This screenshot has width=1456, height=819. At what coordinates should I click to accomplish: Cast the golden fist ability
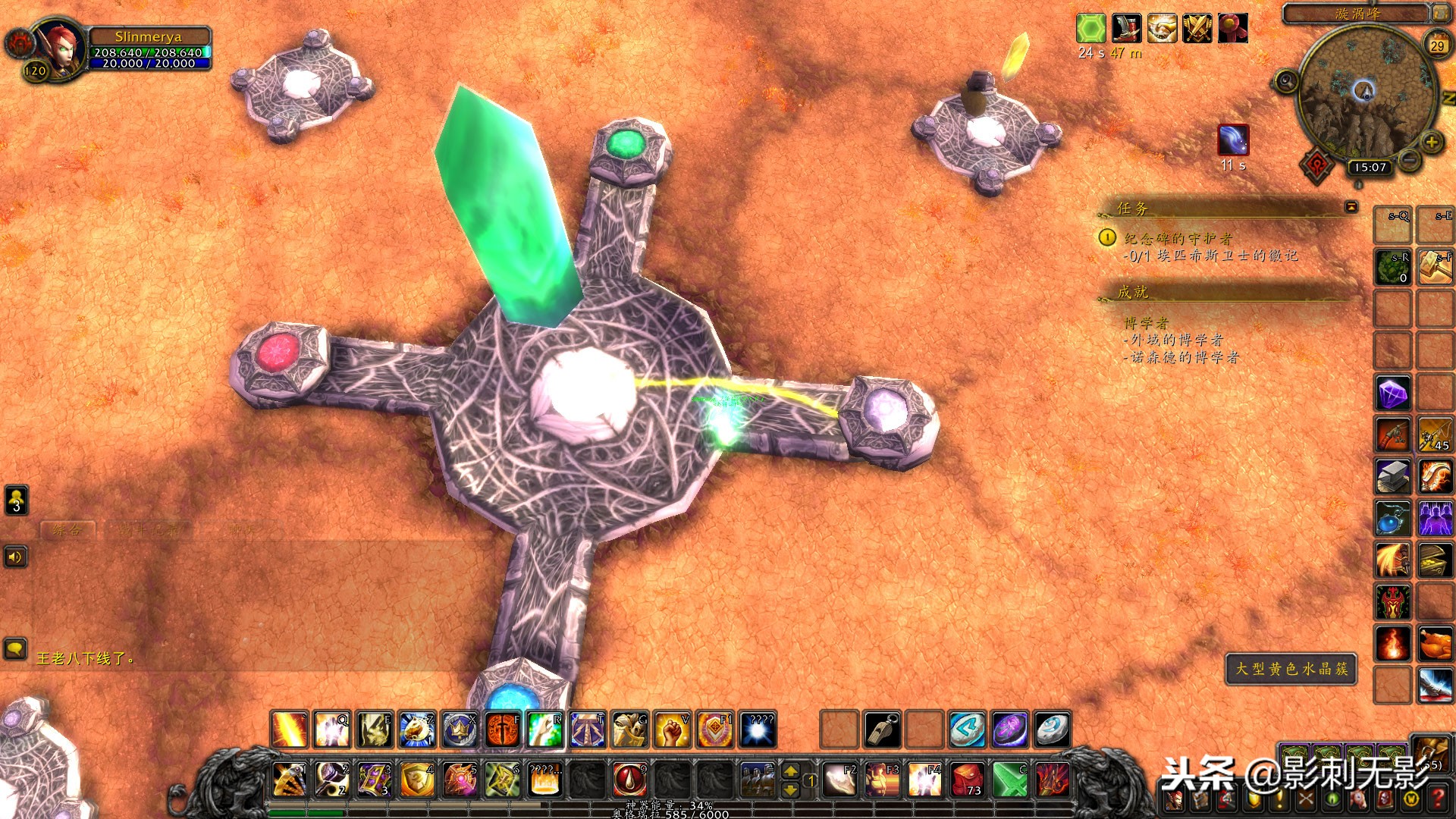[x=671, y=730]
